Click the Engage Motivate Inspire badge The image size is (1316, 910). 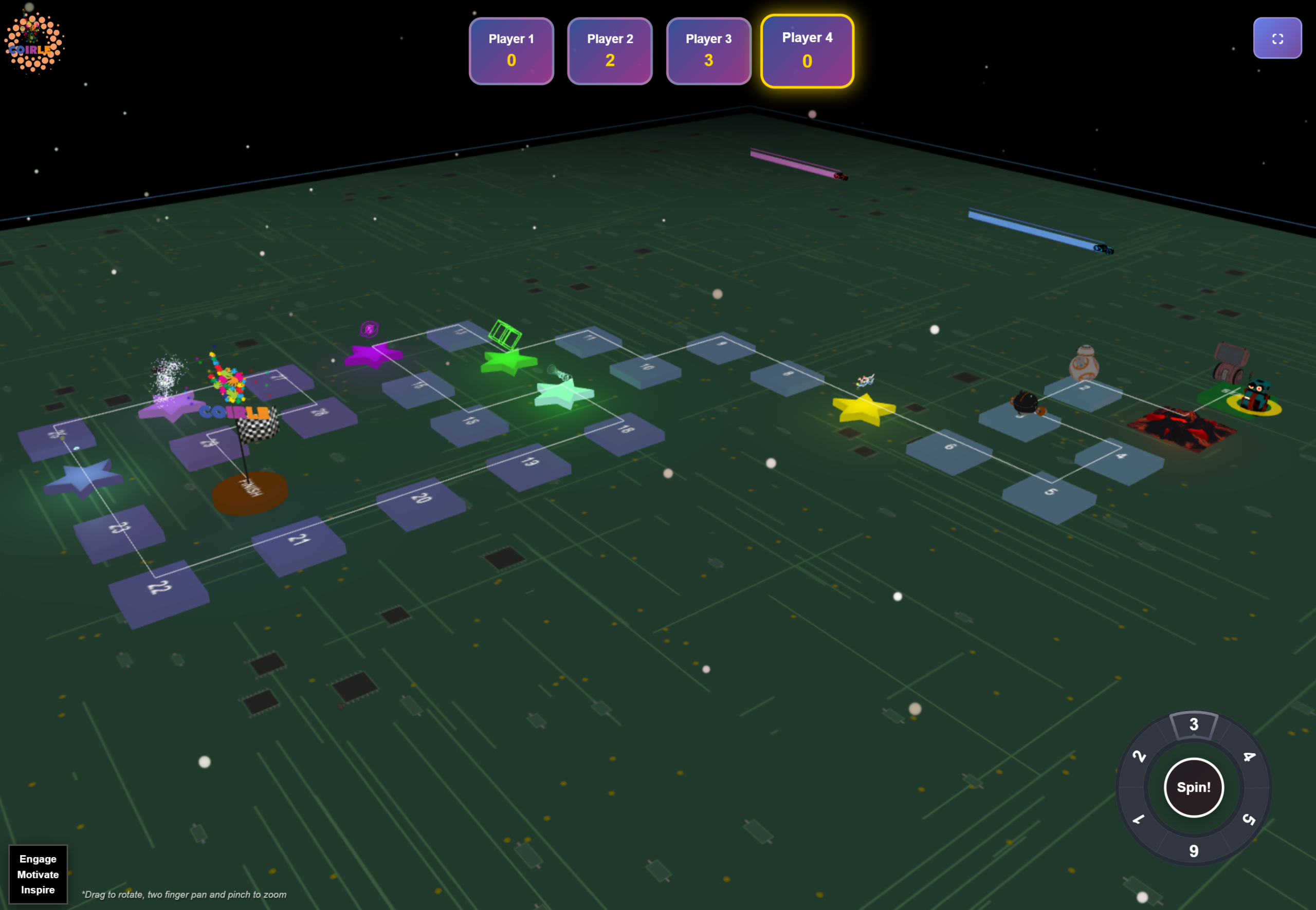pyautogui.click(x=38, y=874)
